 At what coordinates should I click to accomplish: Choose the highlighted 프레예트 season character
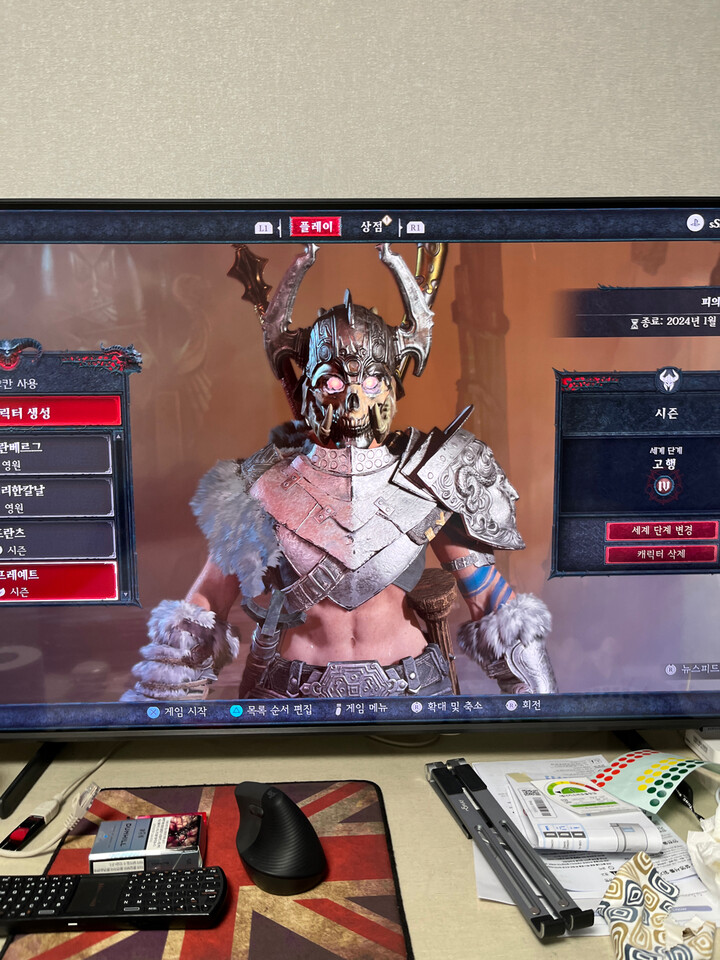point(57,582)
